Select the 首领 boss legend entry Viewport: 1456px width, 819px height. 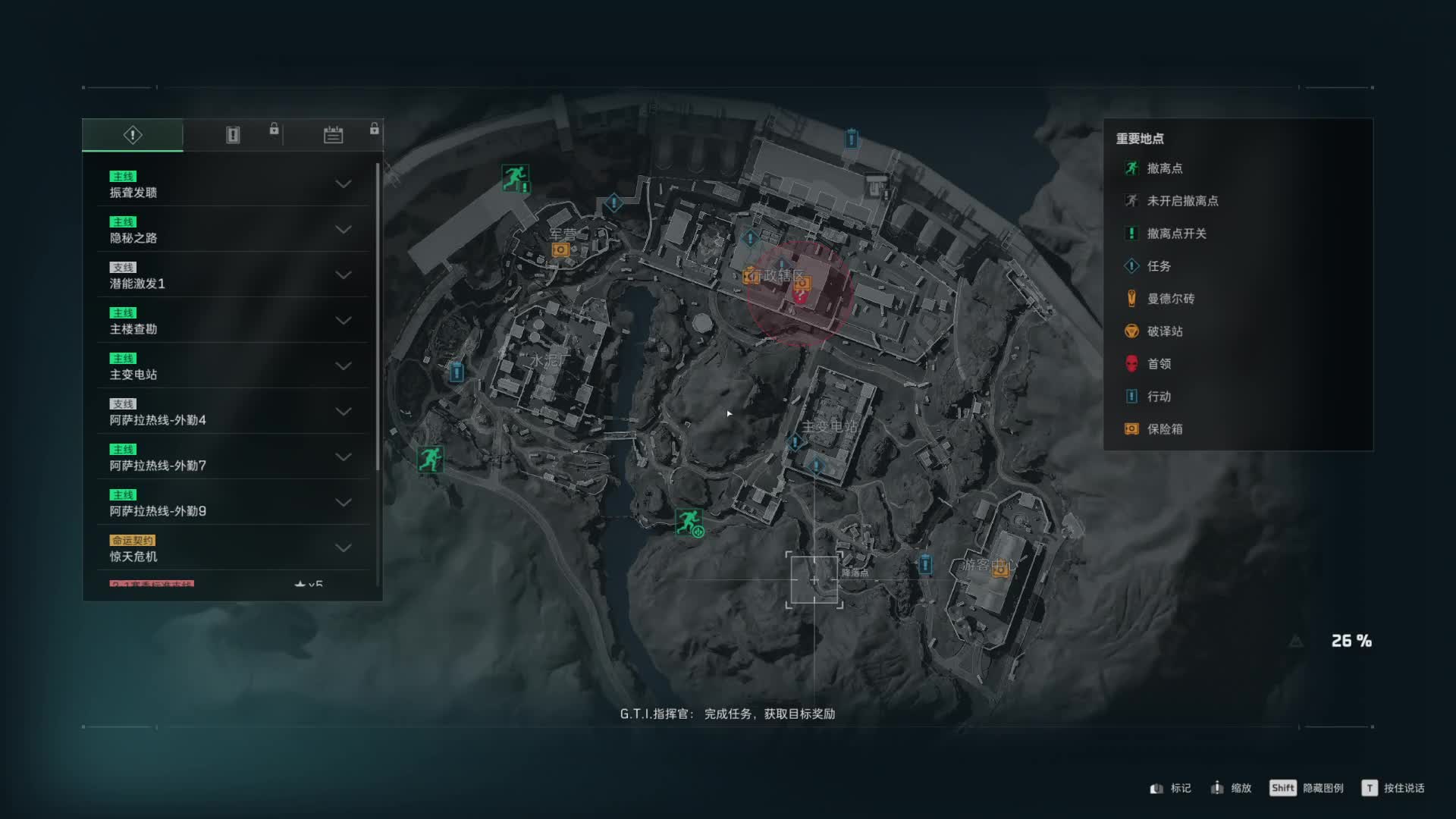1158,364
